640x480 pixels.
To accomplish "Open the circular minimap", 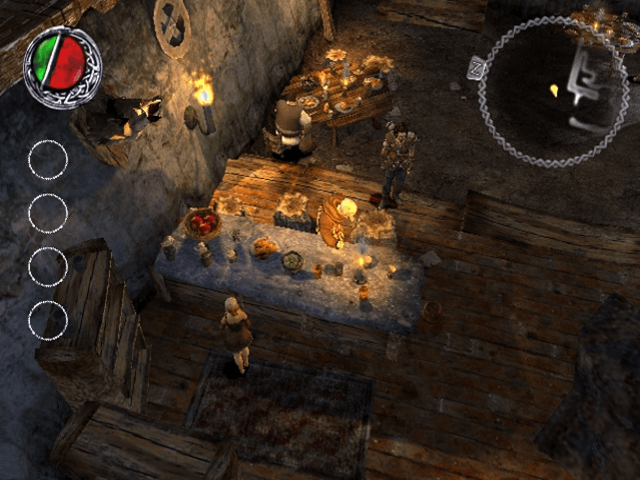I will 554,91.
